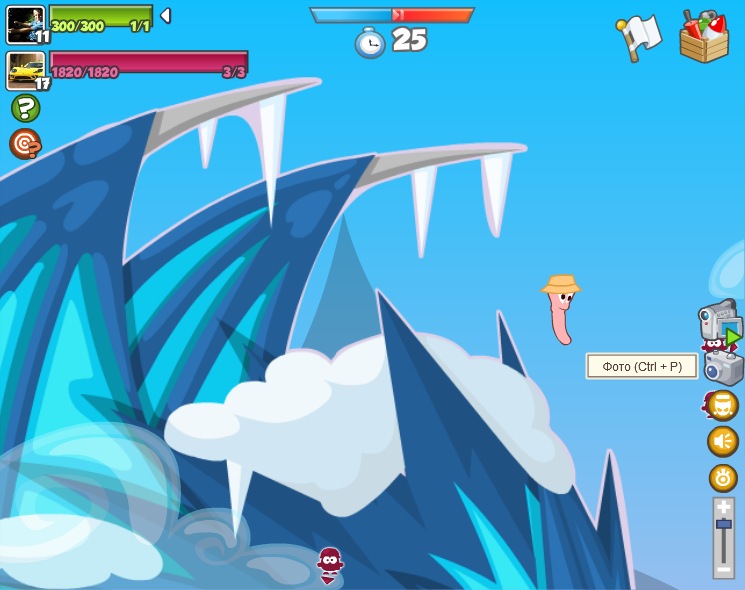The width and height of the screenshot is (745, 590).
Task: Select the yellow car team avatar
Action: click(x=25, y=70)
